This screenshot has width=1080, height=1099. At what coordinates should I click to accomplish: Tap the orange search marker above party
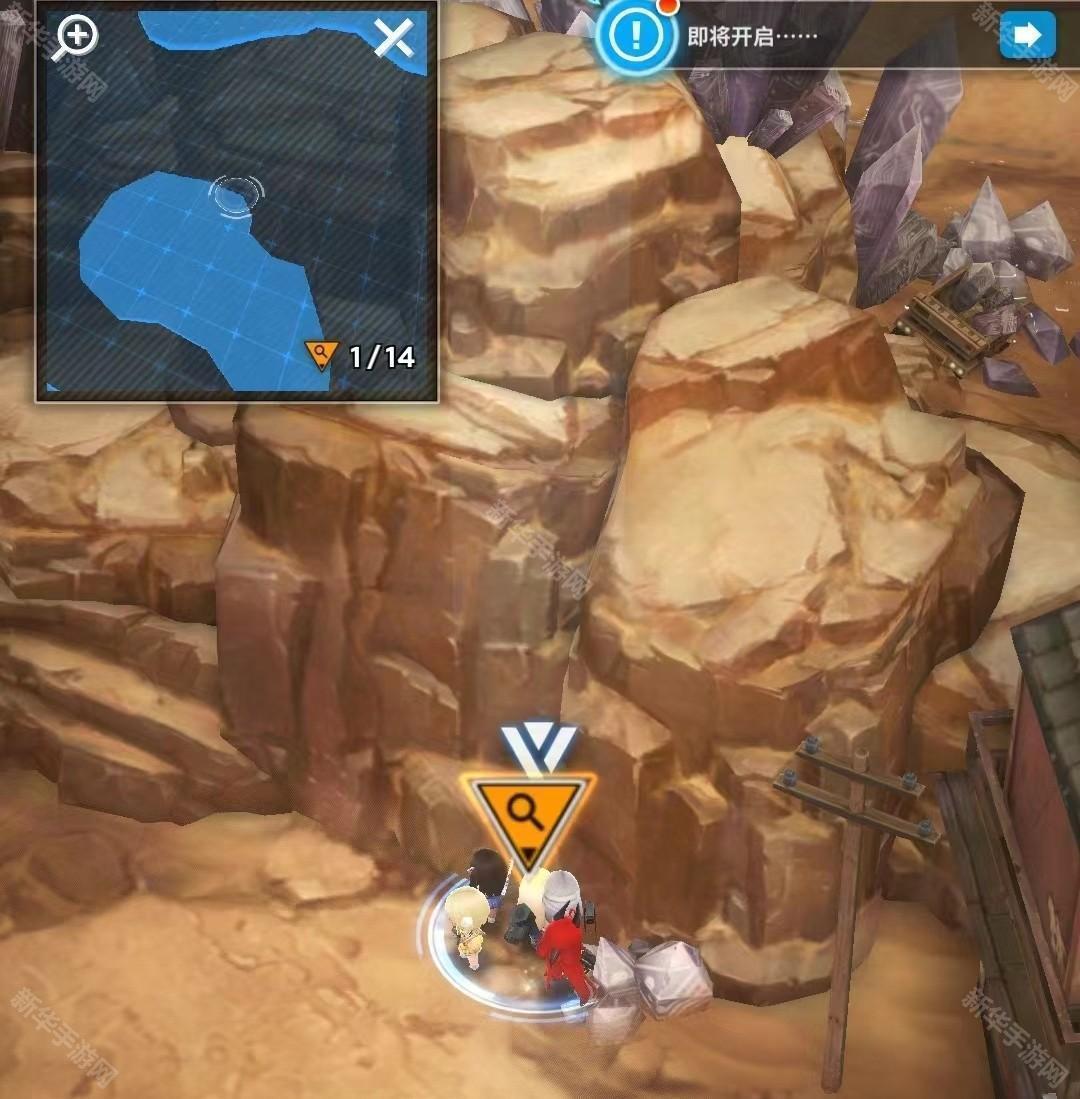529,814
